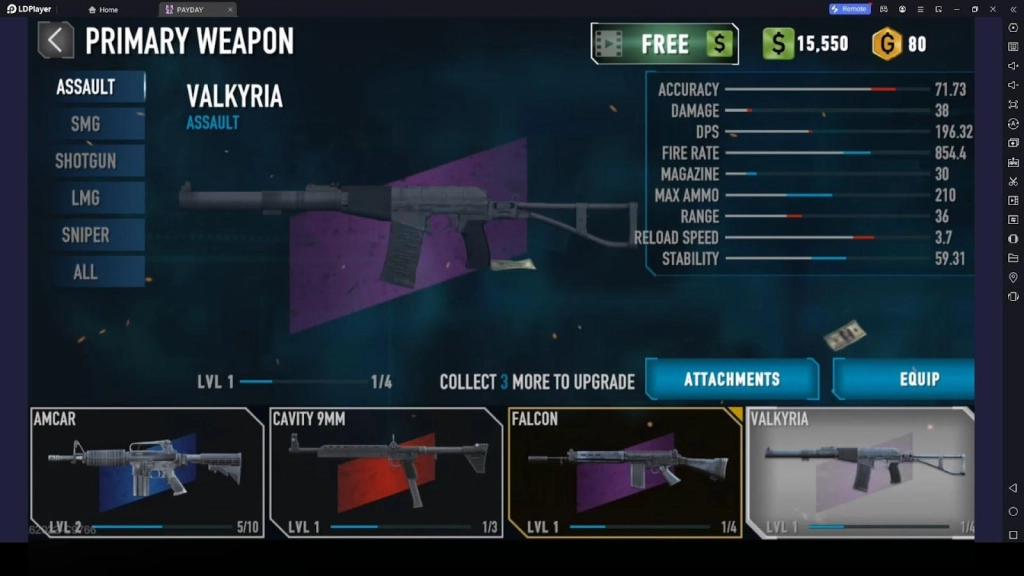Claim the Free cash video reward
1024x576 pixels.
point(664,44)
